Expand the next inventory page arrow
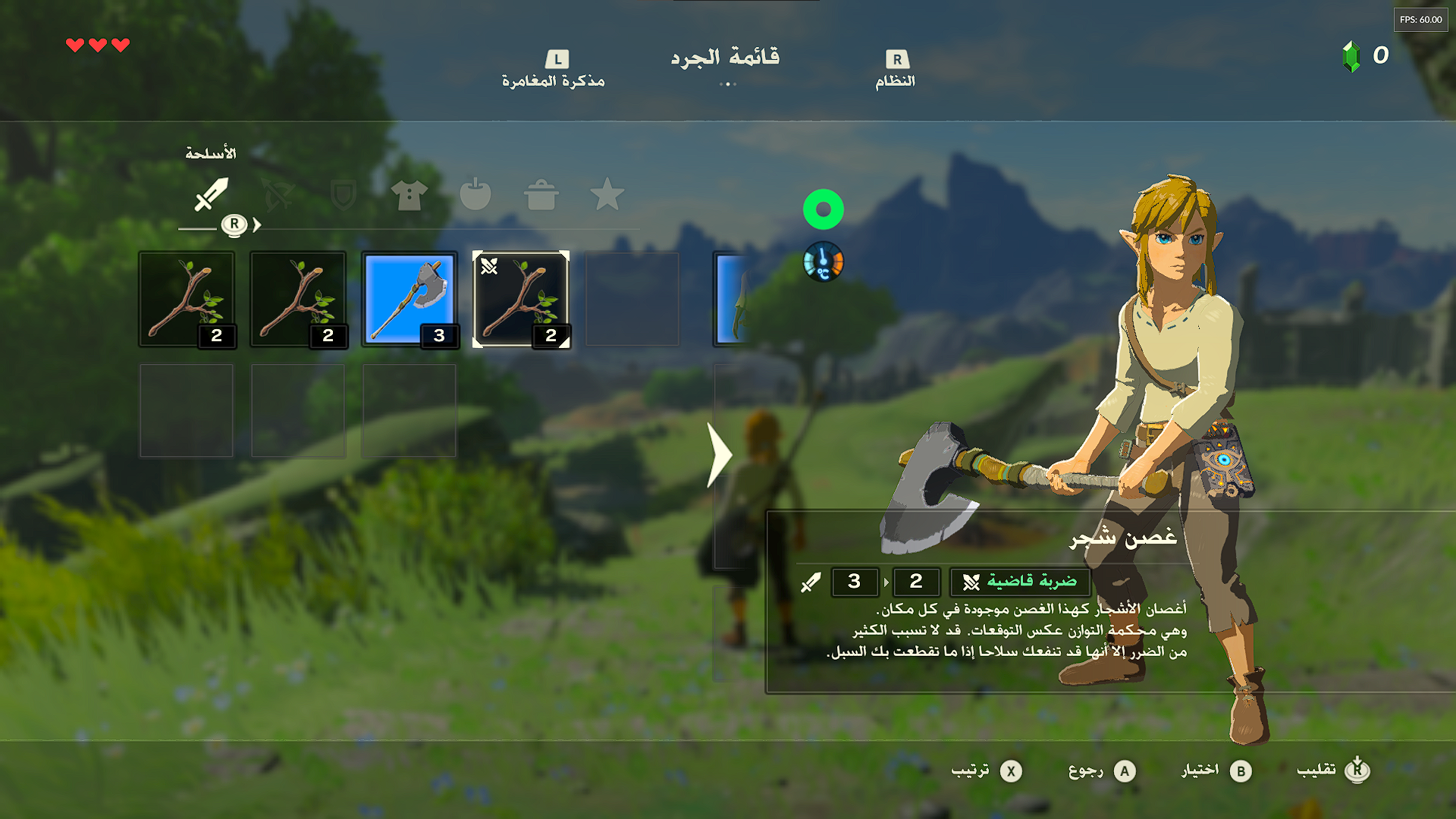1456x819 pixels. click(x=719, y=456)
